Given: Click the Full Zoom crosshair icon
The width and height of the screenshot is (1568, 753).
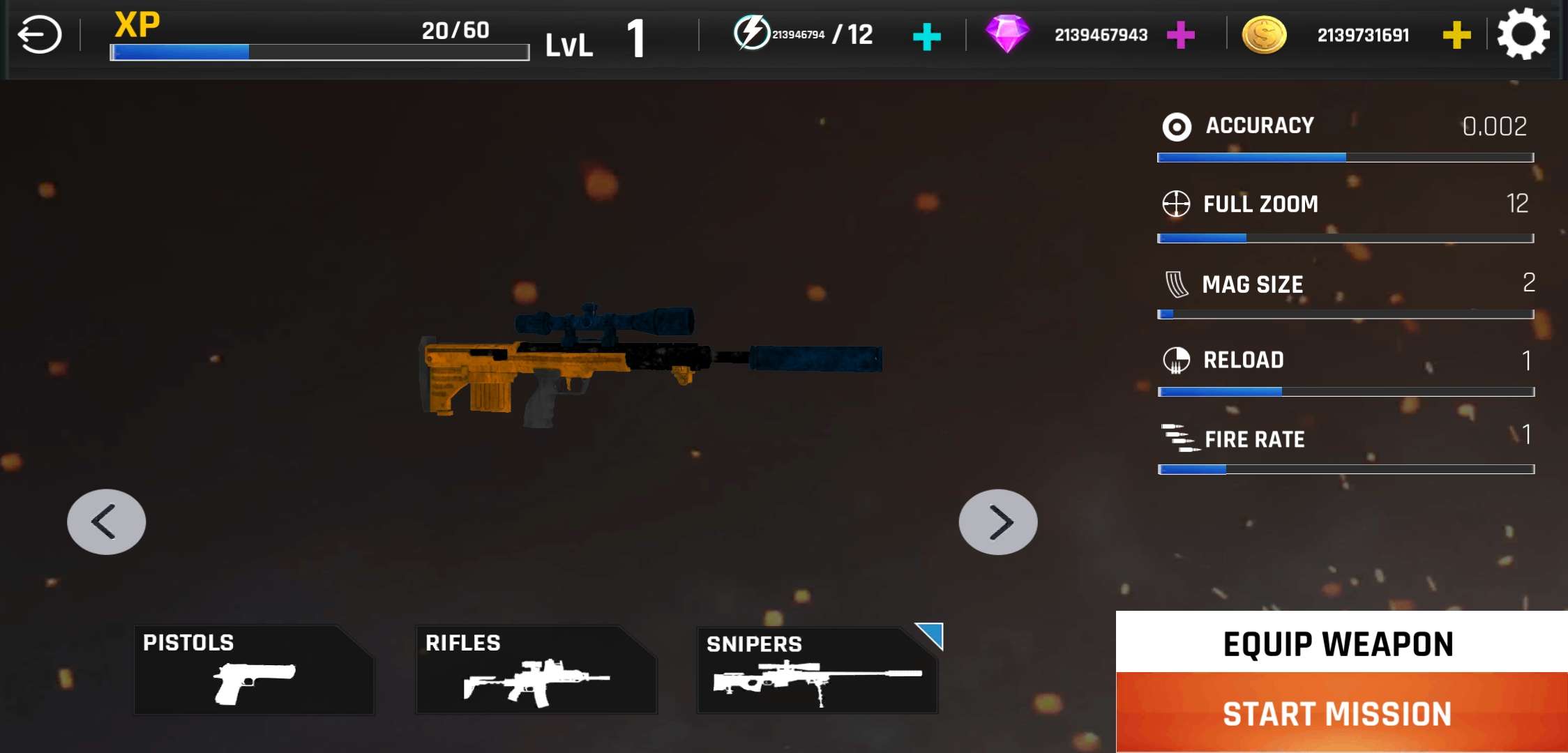Looking at the screenshot, I should (x=1176, y=204).
